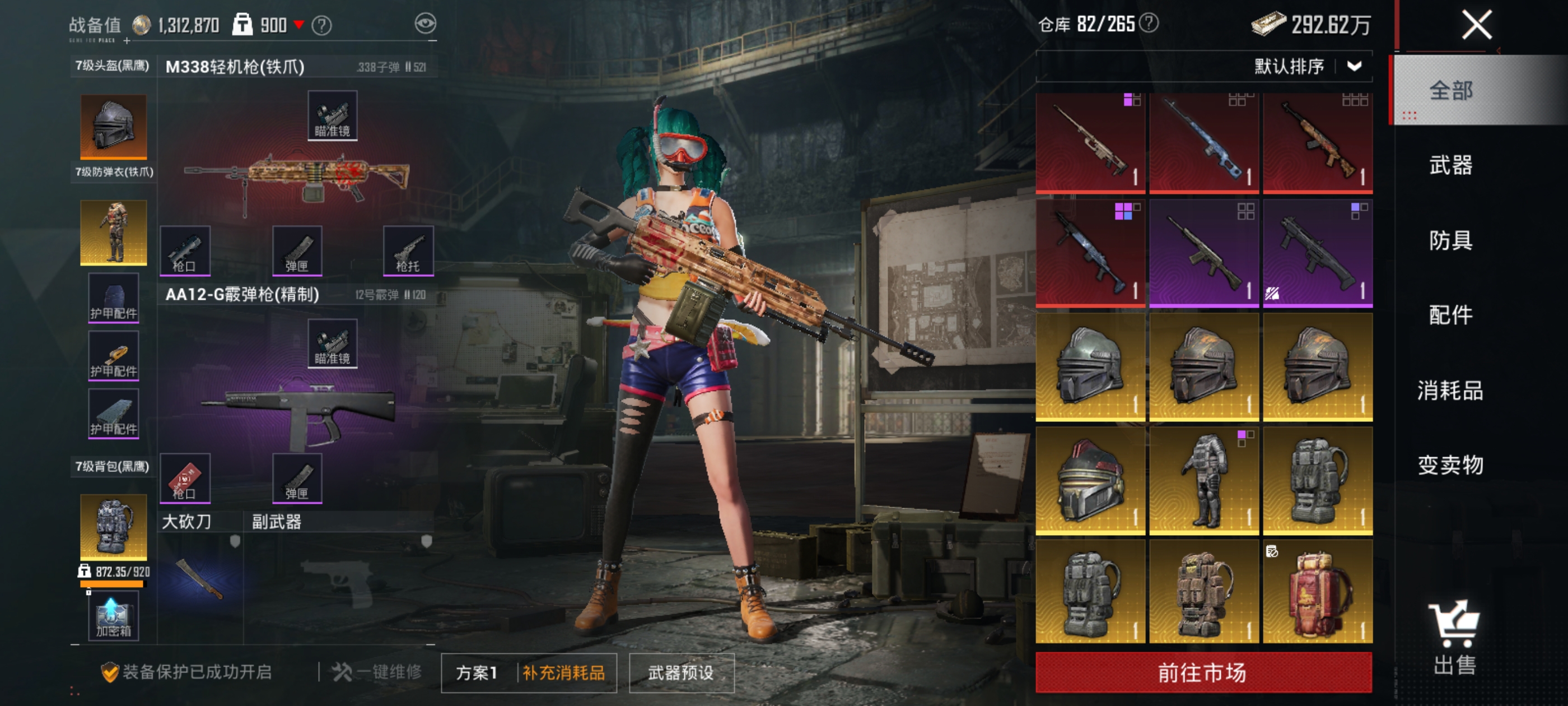Choose 补充消耗品 to refill consumables
Screen dimensions: 1568x706
click(564, 672)
